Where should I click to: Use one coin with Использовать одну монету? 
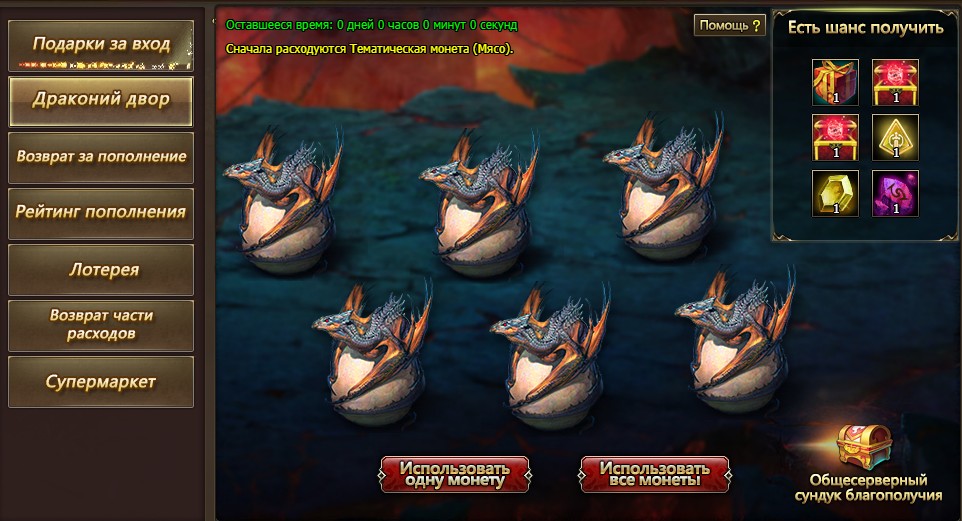[455, 474]
